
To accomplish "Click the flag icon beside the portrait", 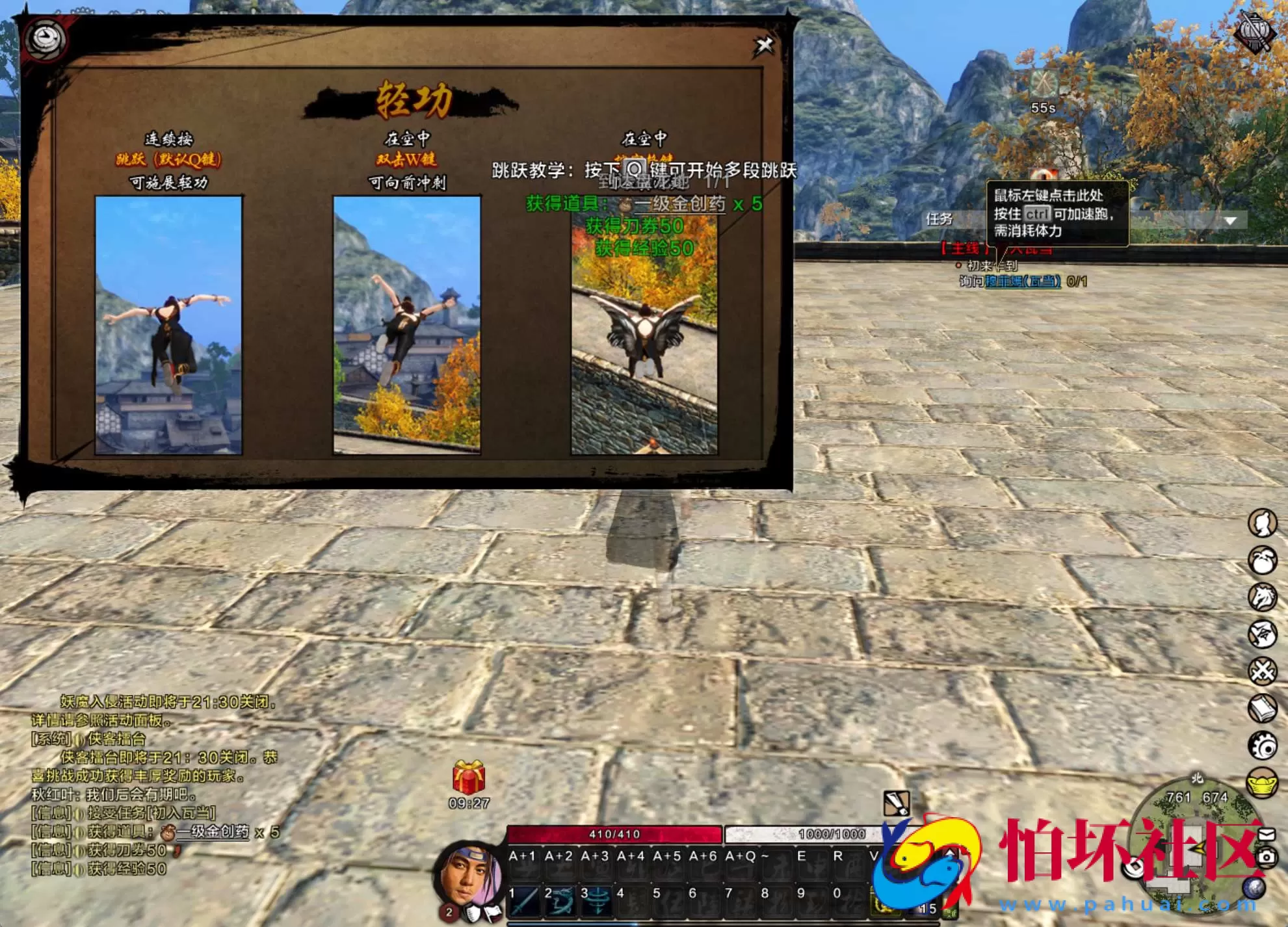I will [x=492, y=913].
